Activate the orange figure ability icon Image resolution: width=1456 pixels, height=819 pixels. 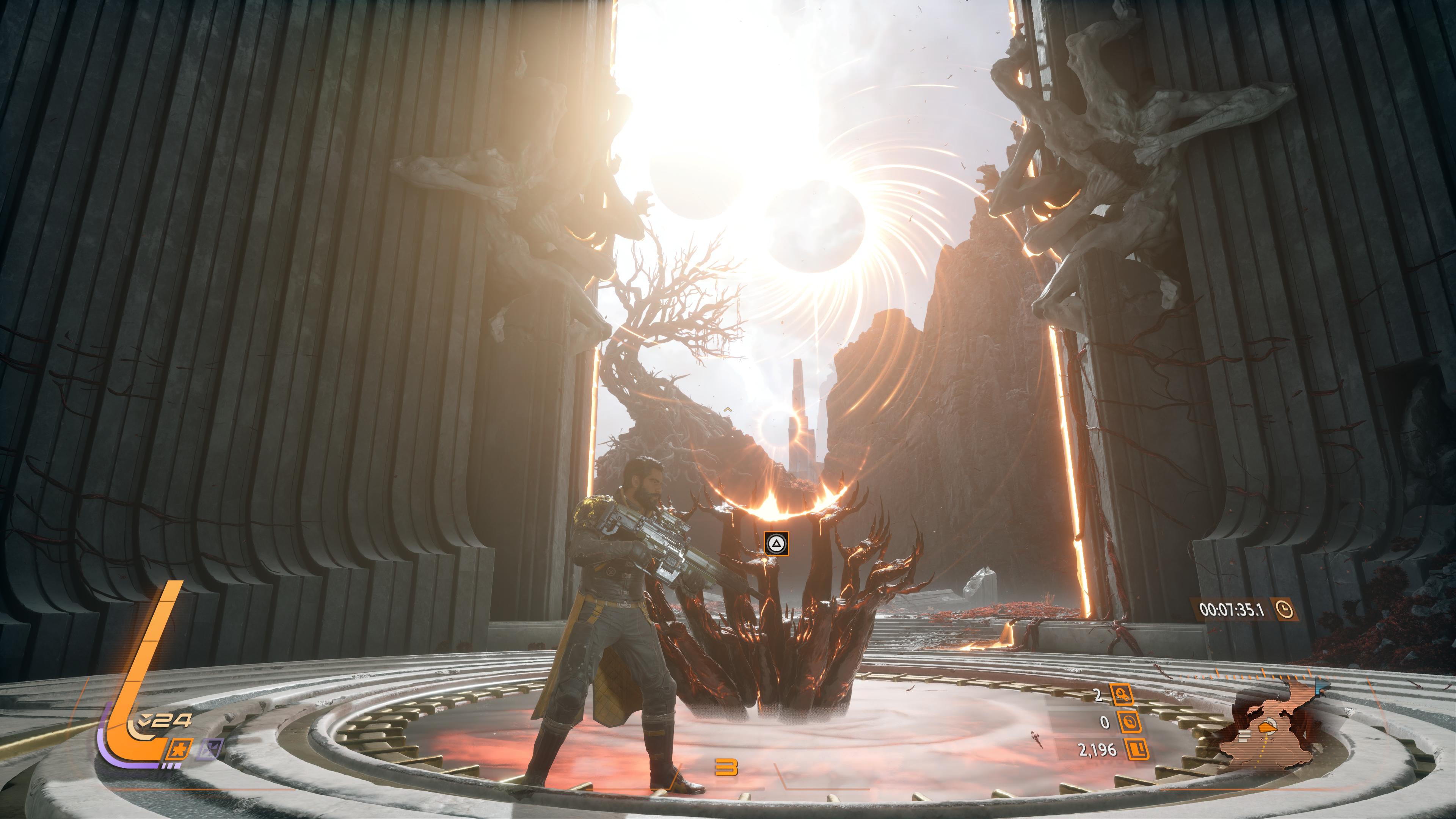point(180,750)
